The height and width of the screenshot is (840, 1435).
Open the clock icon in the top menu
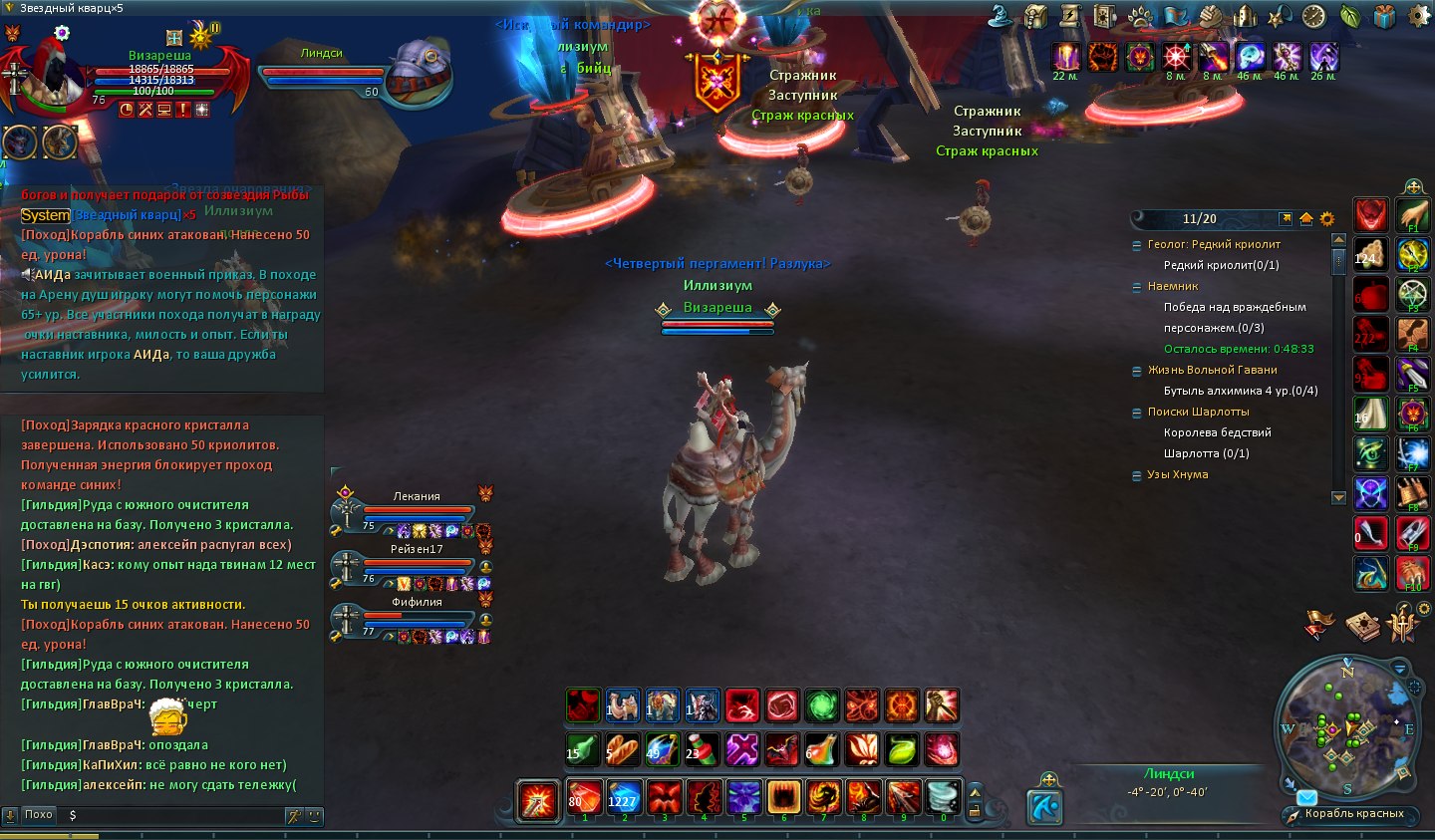1314,16
